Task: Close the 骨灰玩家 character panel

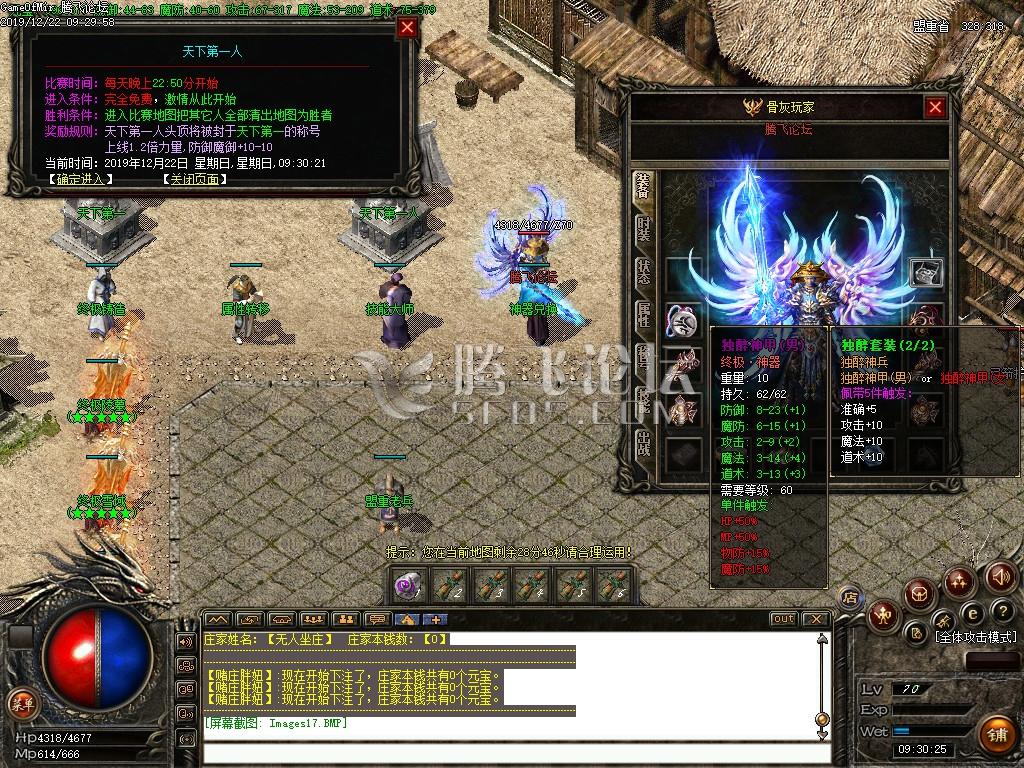Action: [x=935, y=107]
